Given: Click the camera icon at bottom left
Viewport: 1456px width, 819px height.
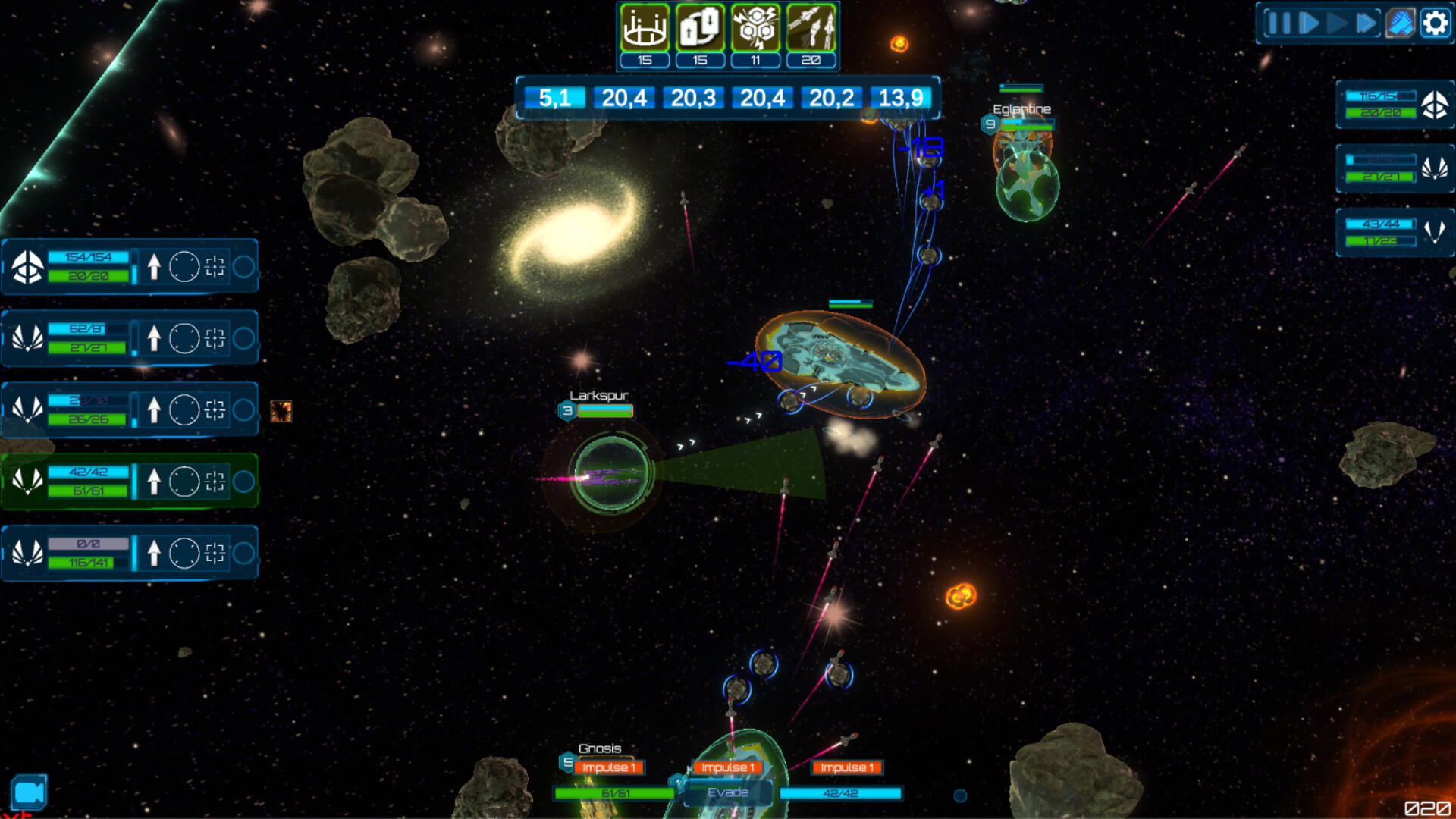Looking at the screenshot, I should 30,792.
